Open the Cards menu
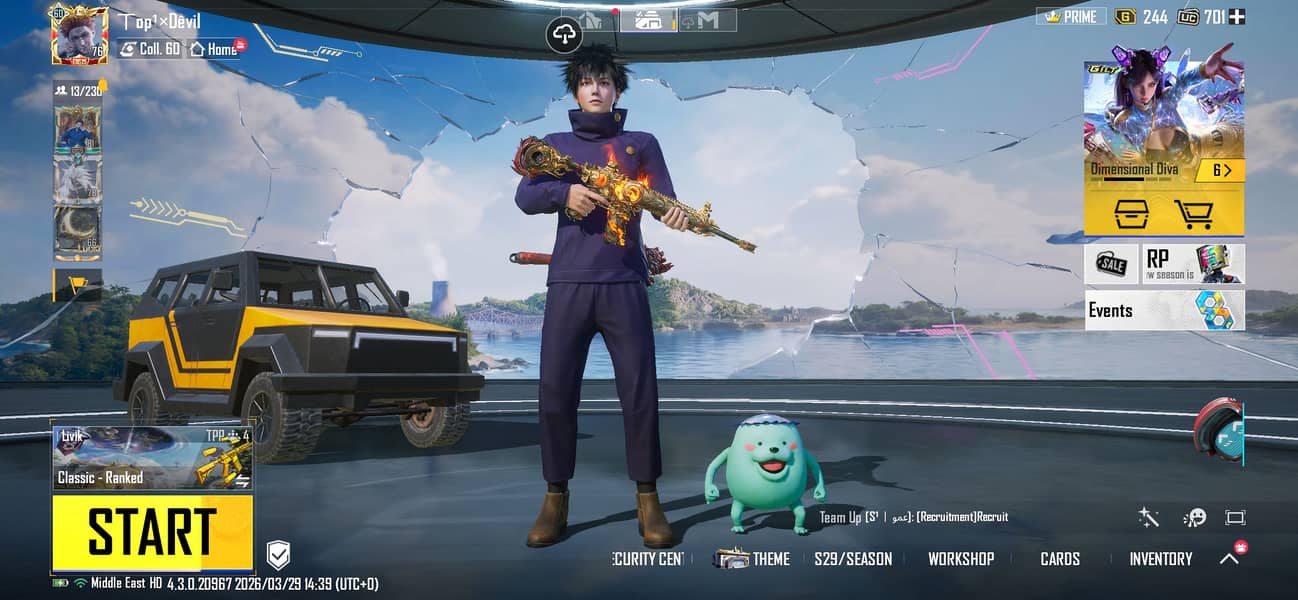 coord(1059,559)
